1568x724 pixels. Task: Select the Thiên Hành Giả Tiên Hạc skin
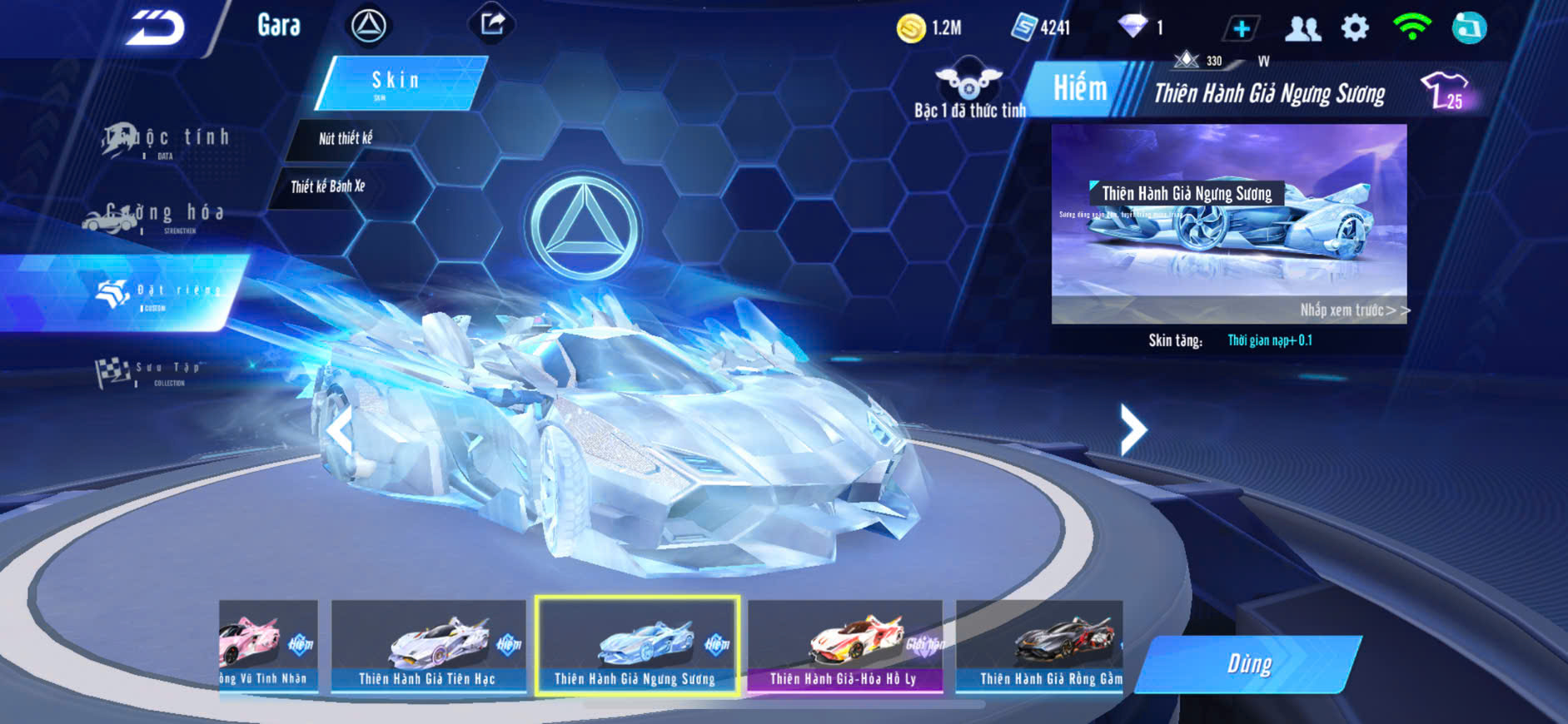tap(428, 647)
